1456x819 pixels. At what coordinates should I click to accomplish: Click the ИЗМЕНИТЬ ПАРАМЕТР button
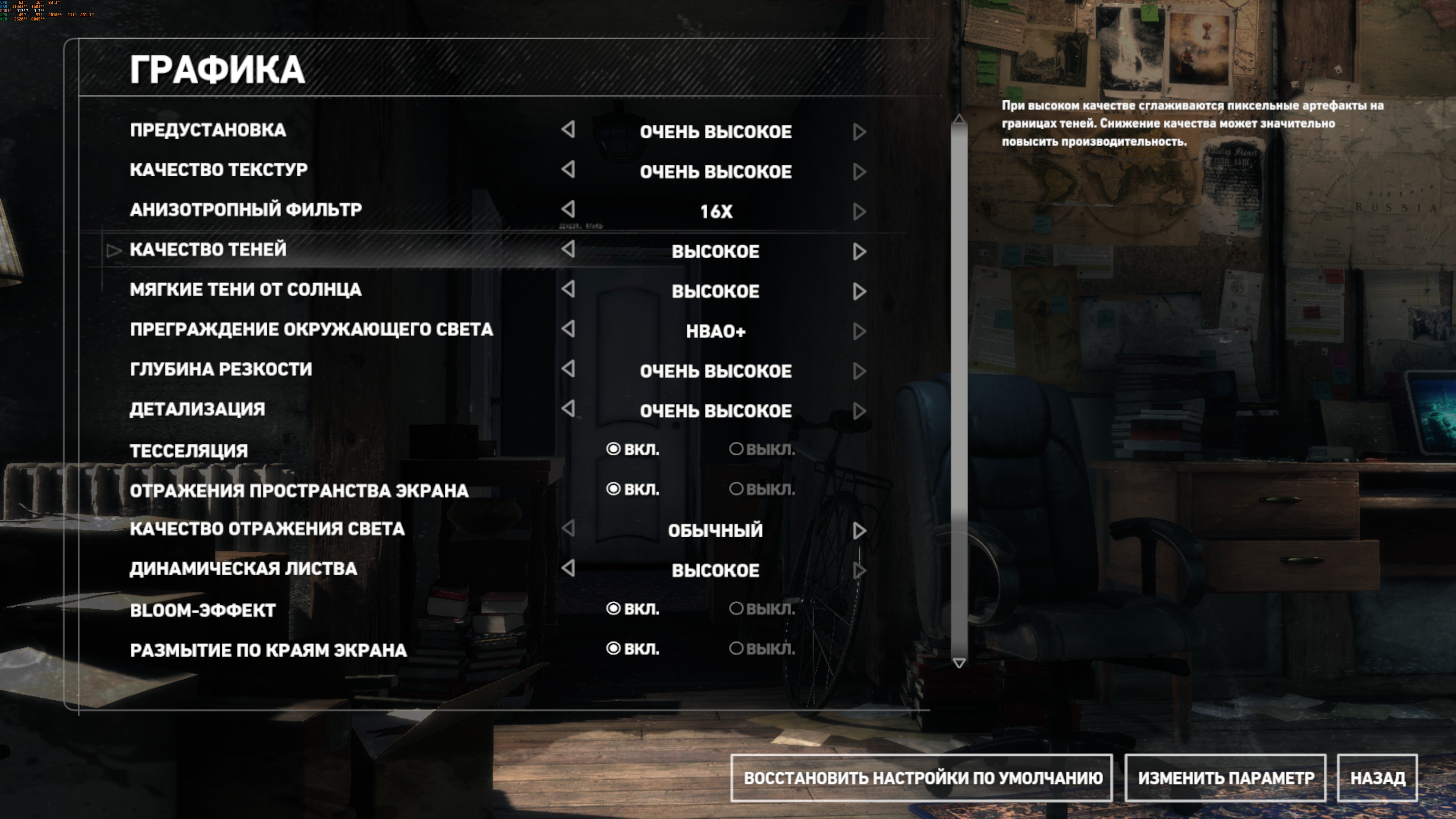[1225, 778]
